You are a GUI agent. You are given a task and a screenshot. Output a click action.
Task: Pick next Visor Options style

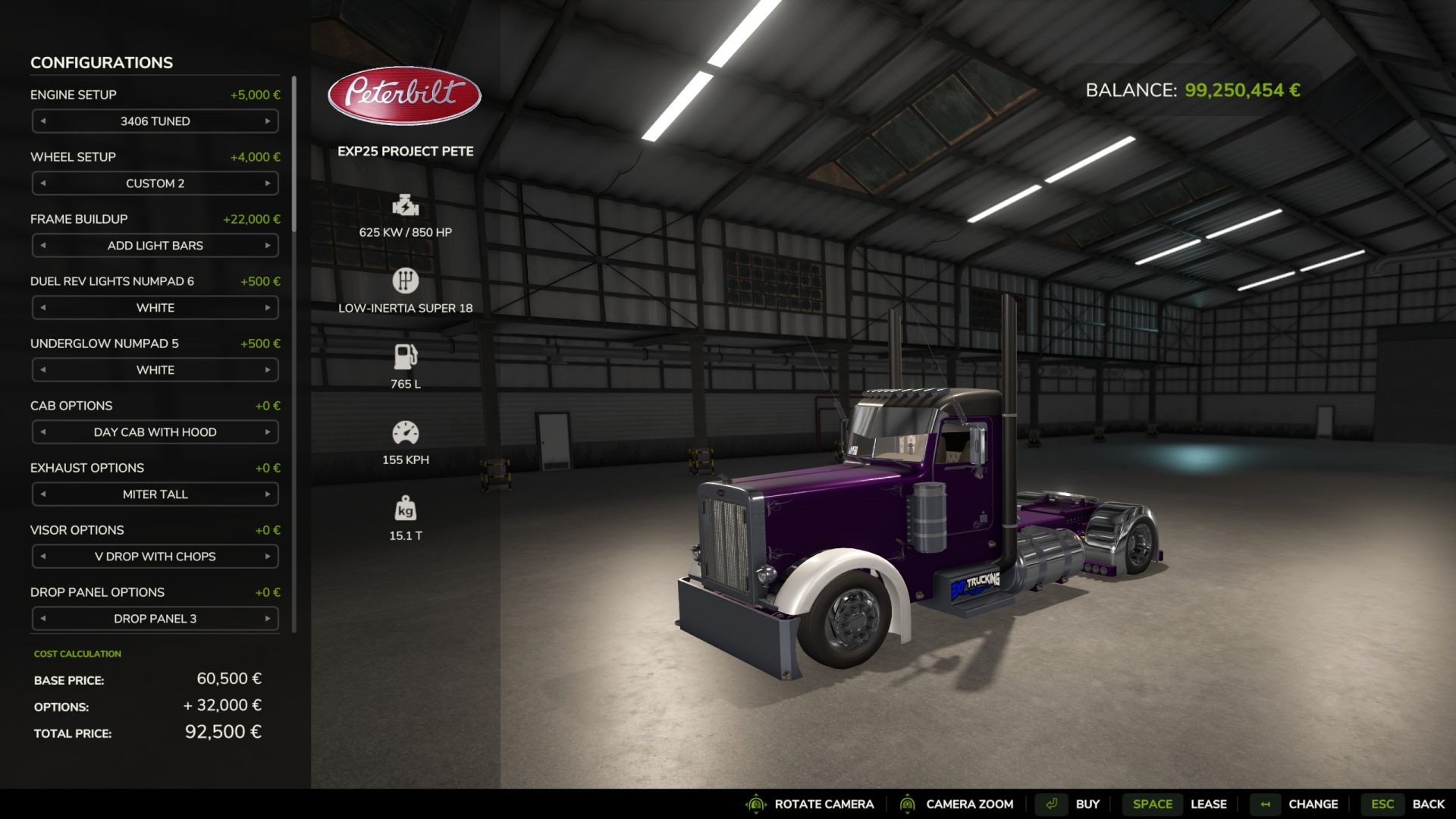coord(268,557)
